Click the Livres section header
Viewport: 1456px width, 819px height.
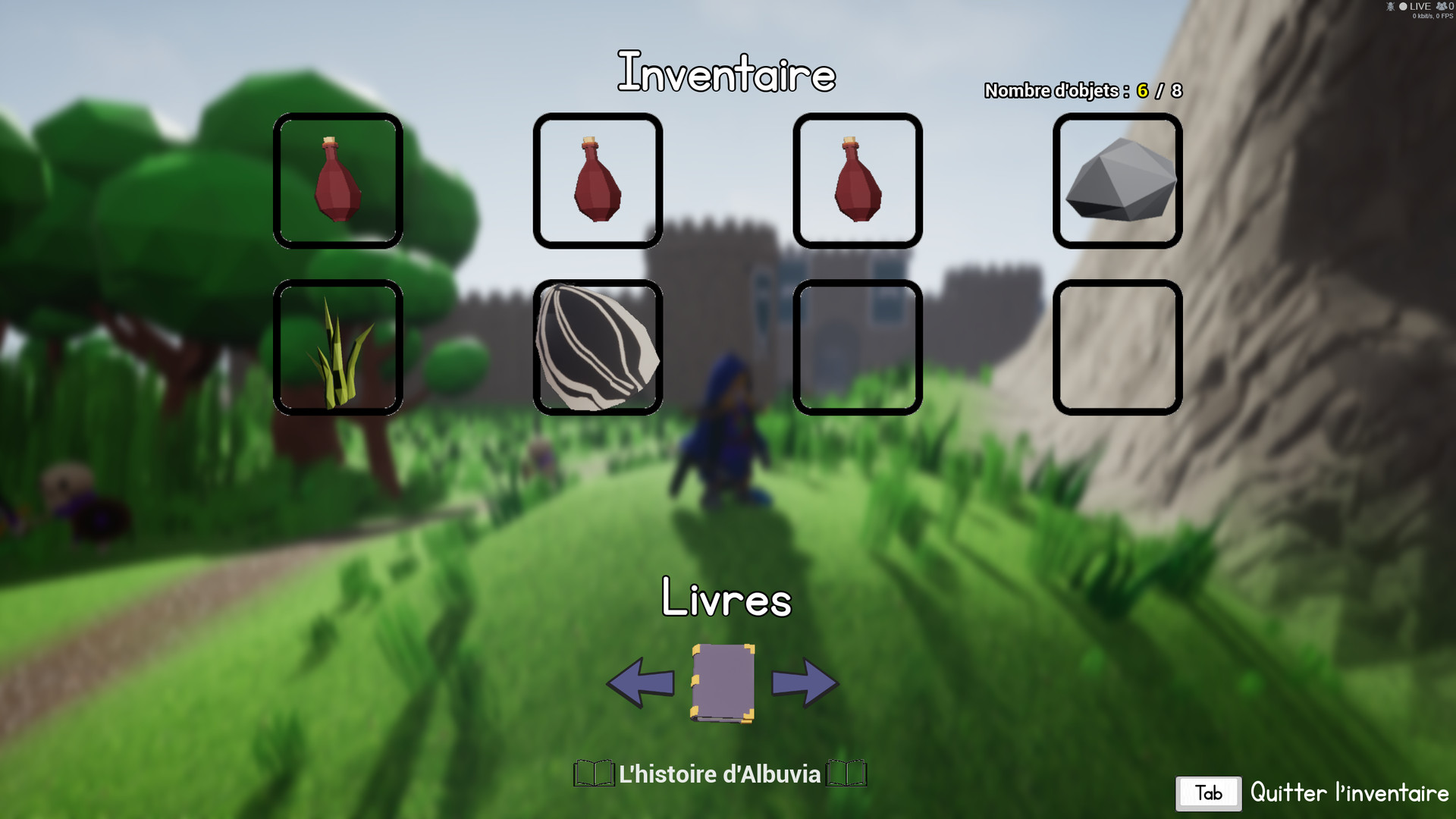(726, 601)
